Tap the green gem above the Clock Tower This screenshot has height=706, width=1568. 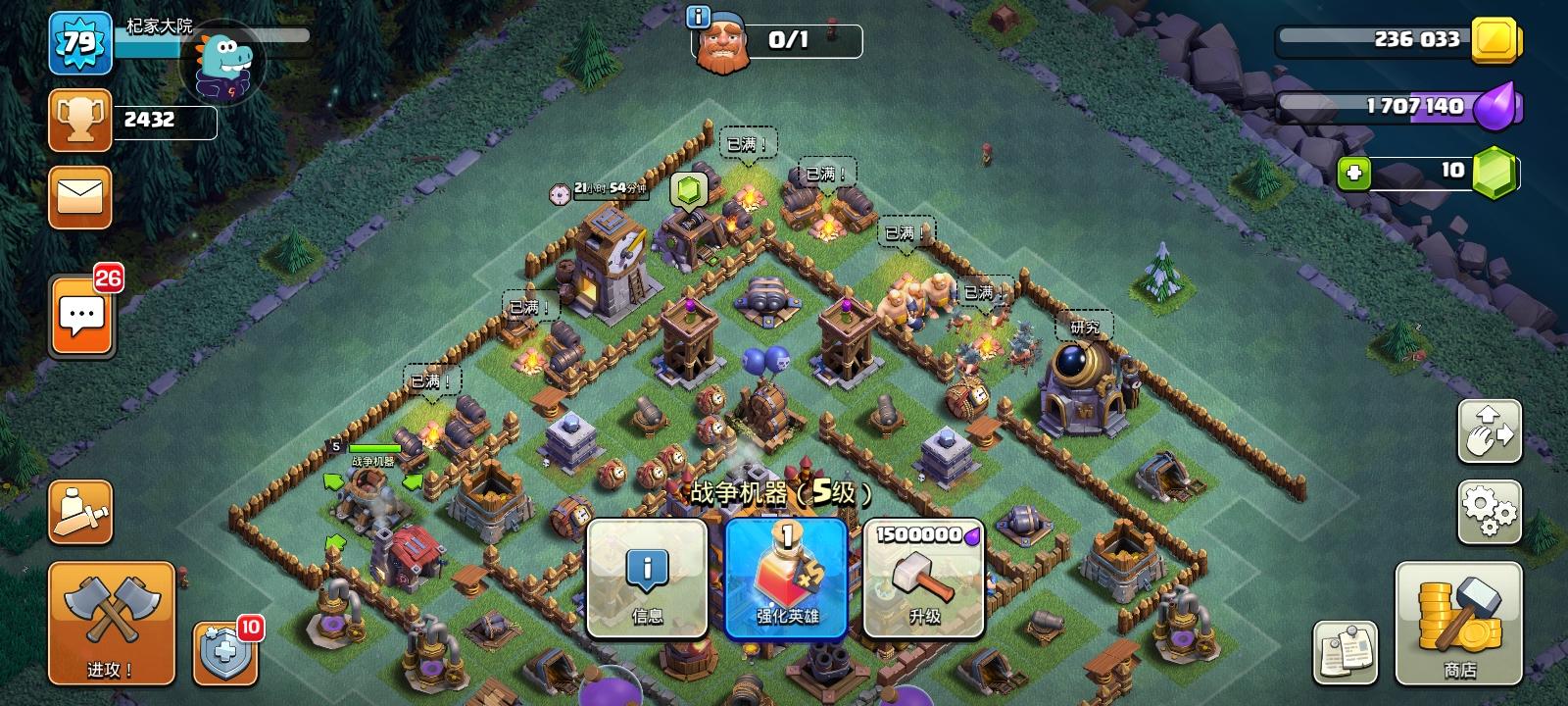[688, 189]
